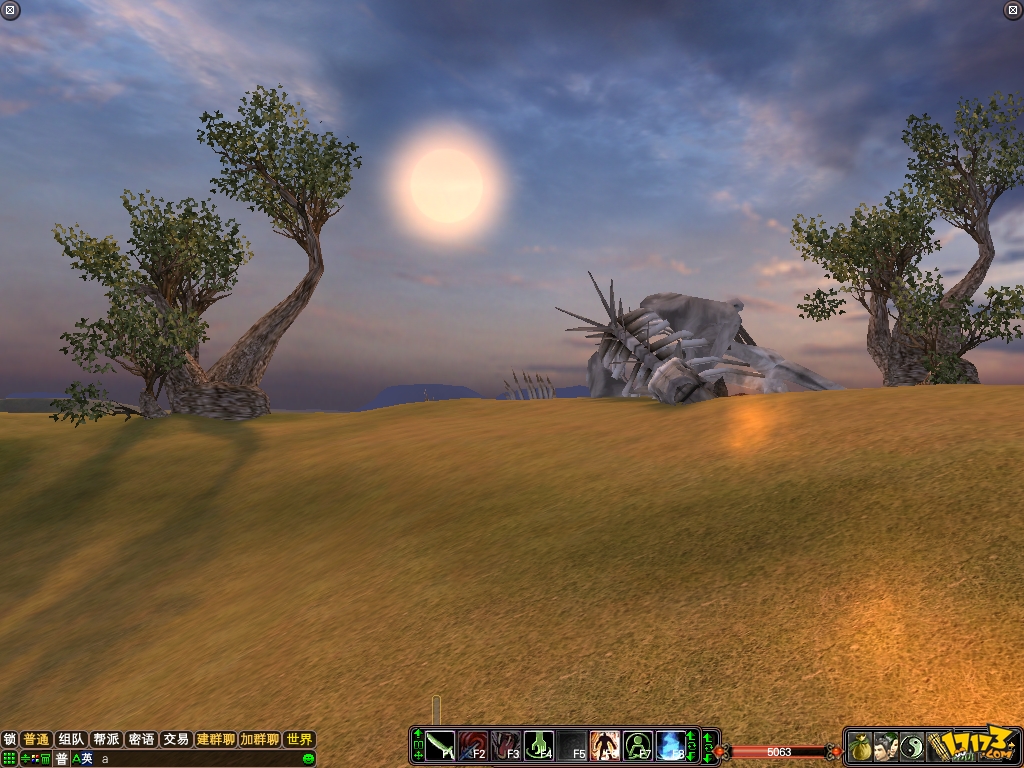Select the 组队 team chat channel

tap(71, 740)
